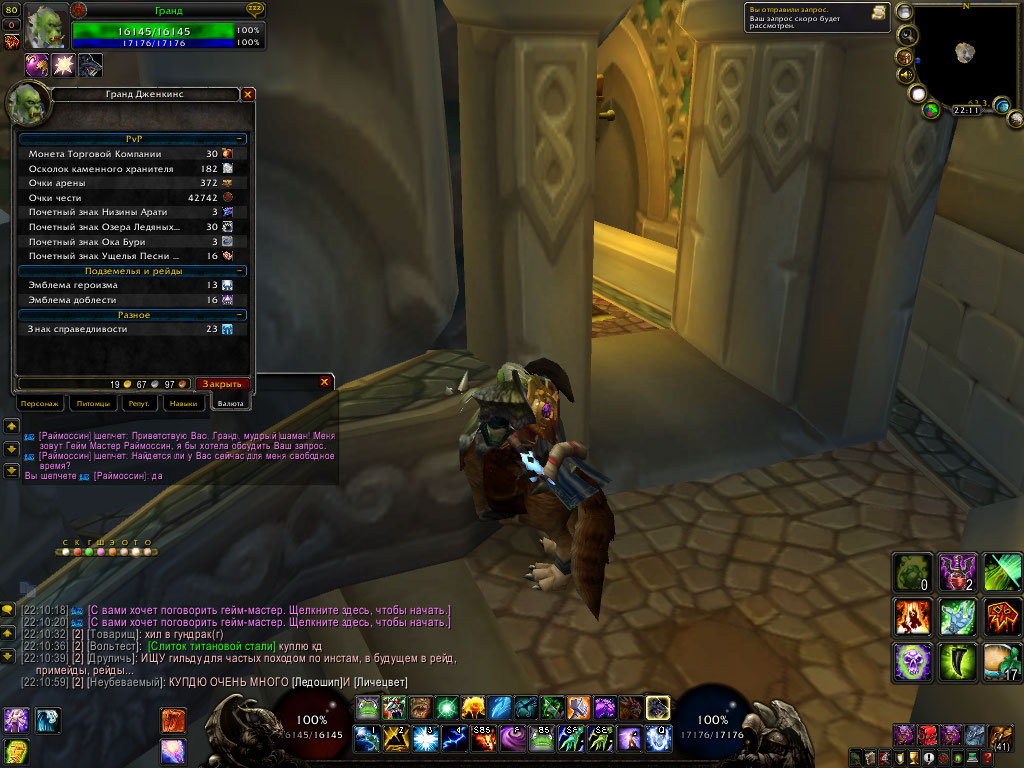Collapse the PvP currency section
This screenshot has width=1024, height=768.
pyautogui.click(x=240, y=139)
